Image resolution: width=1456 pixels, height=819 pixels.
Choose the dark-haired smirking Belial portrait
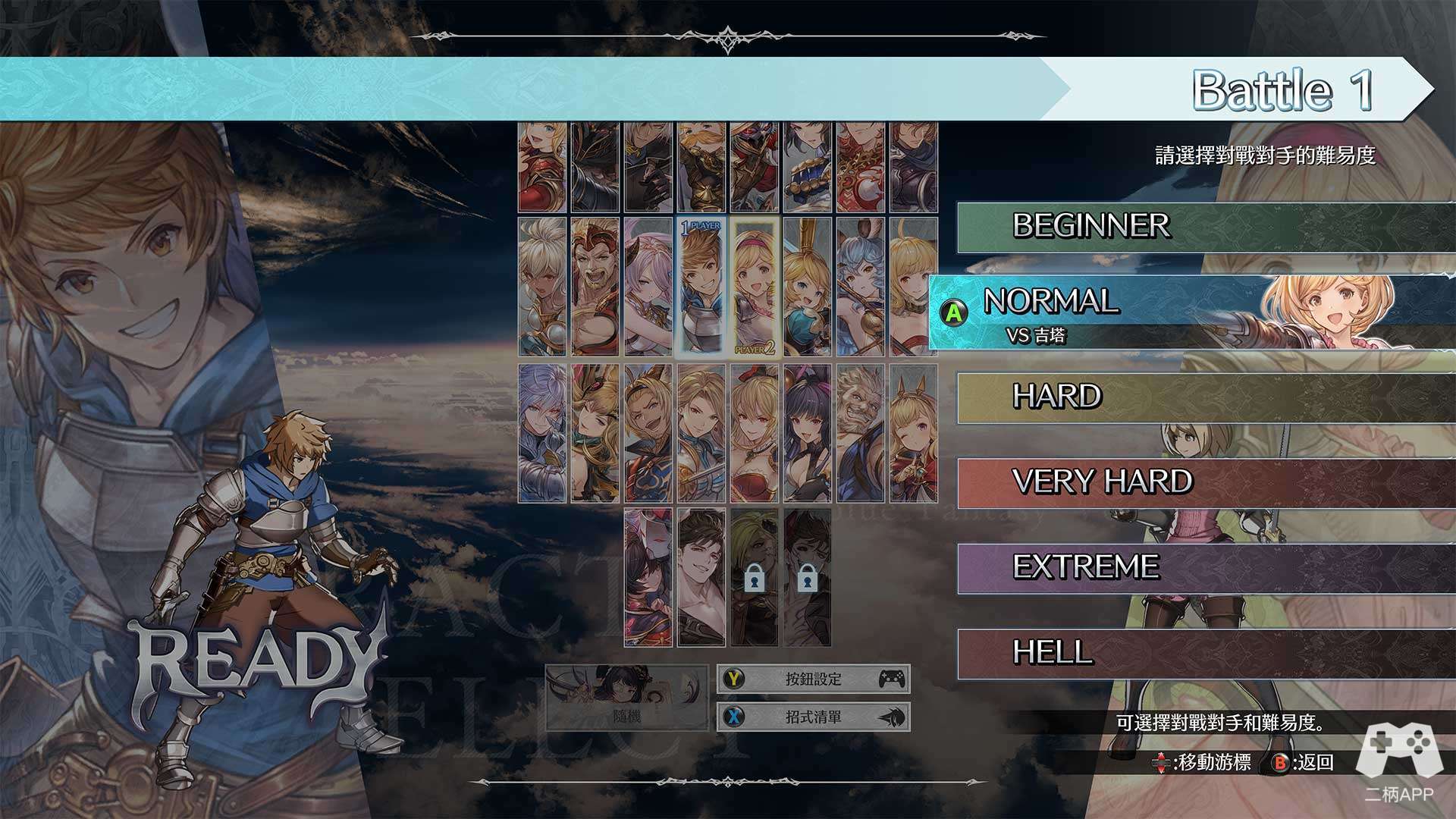(x=701, y=578)
